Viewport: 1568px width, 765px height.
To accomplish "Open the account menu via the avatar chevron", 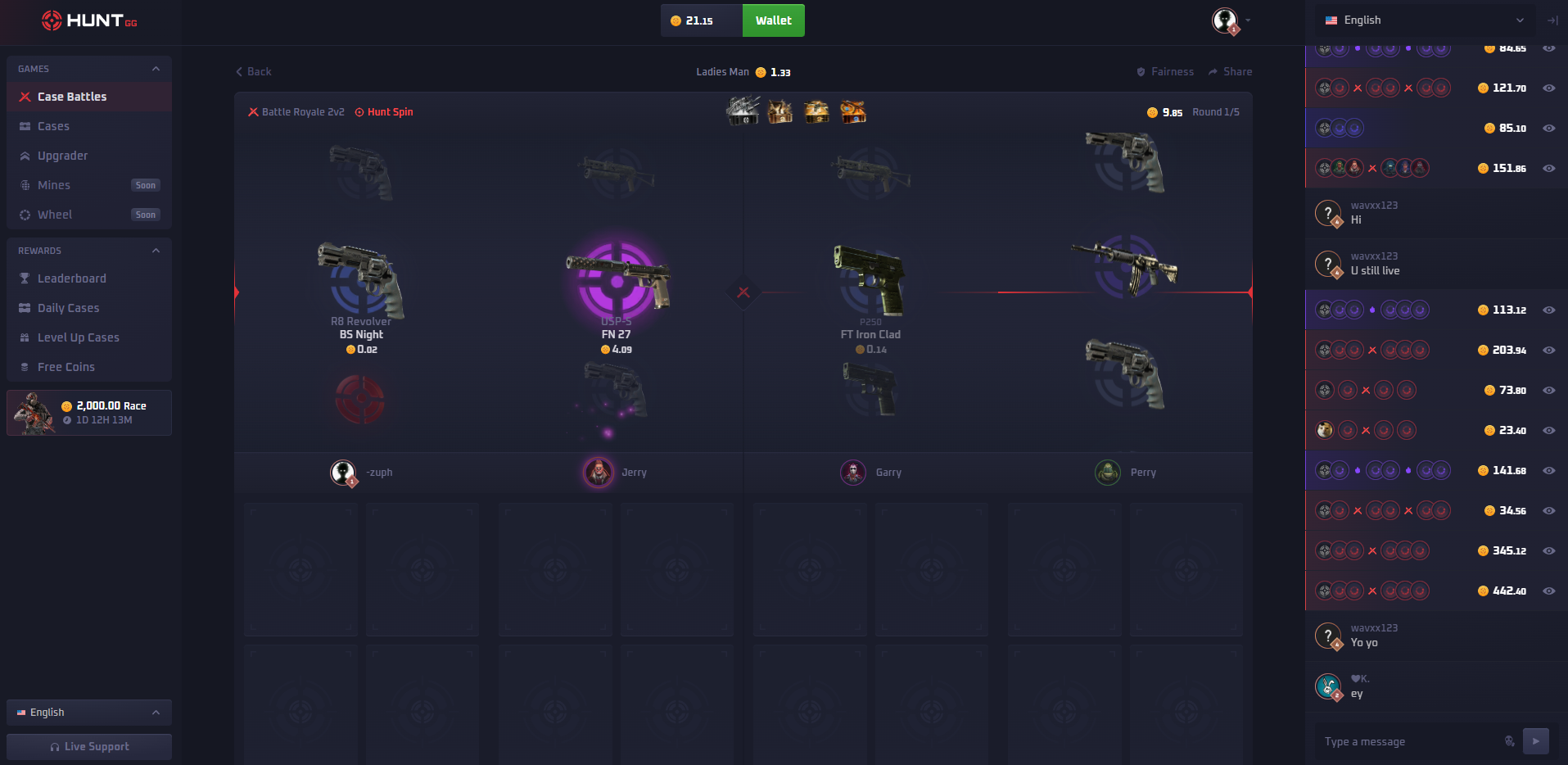I will click(1248, 20).
